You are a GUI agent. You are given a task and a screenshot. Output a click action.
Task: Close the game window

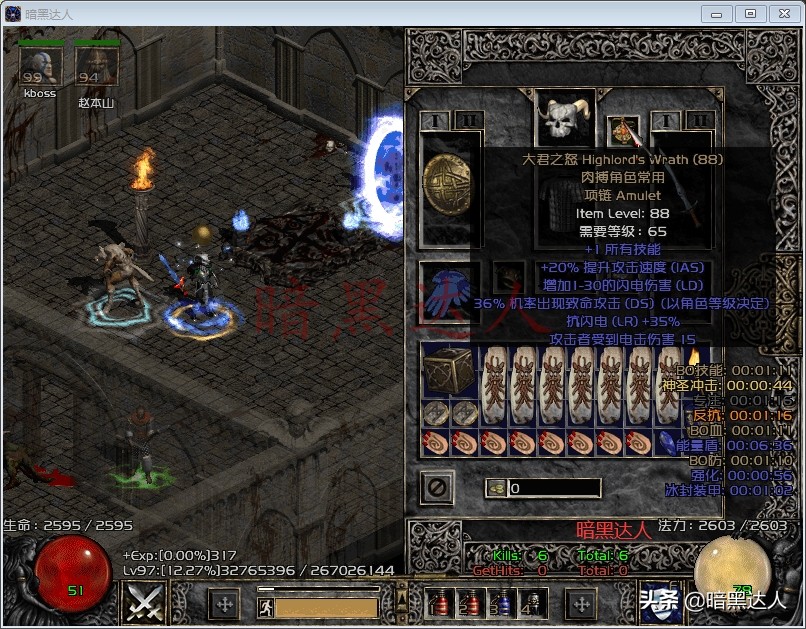point(781,13)
